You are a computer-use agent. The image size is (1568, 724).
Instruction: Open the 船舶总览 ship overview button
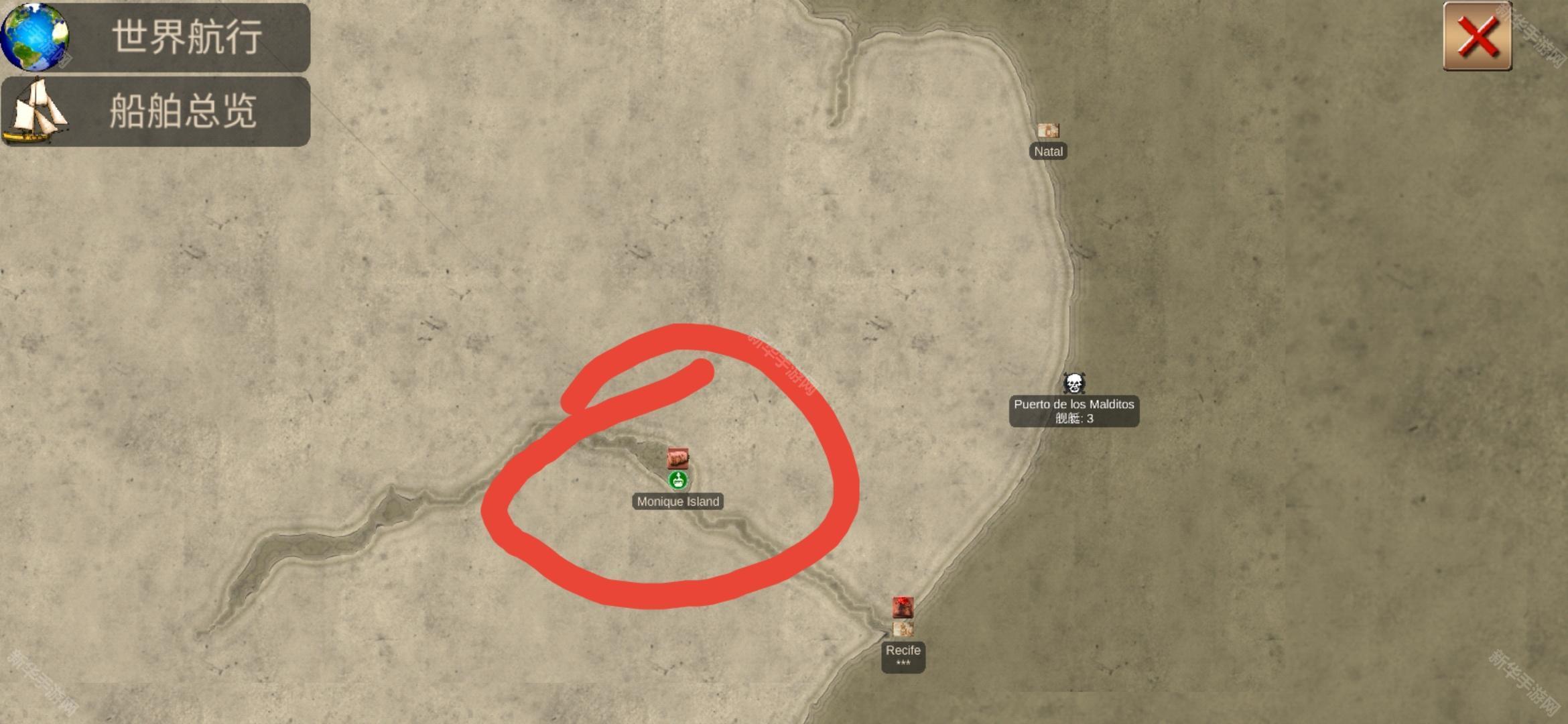pyautogui.click(x=155, y=111)
